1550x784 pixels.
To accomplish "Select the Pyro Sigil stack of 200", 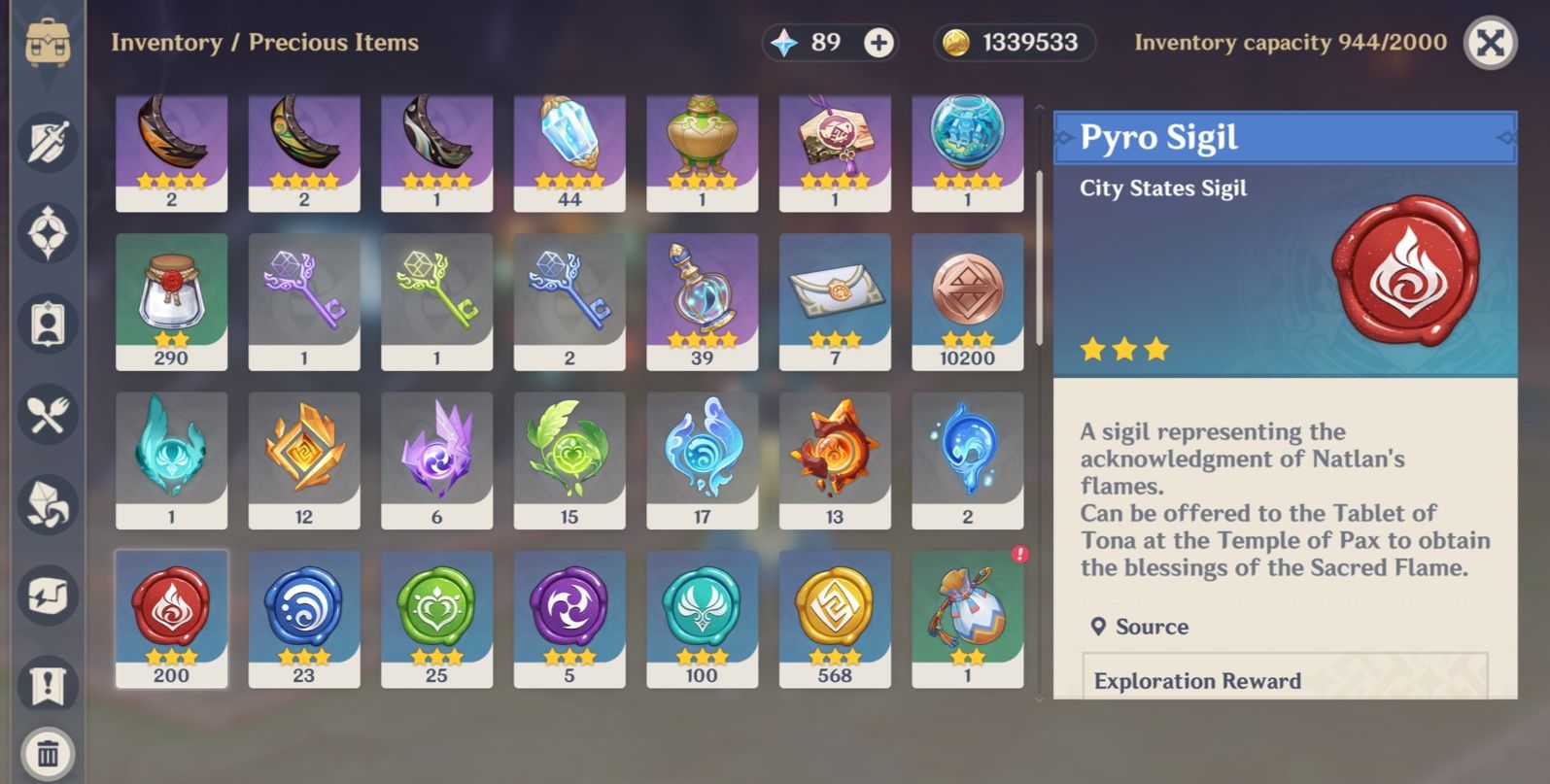I will 171,619.
